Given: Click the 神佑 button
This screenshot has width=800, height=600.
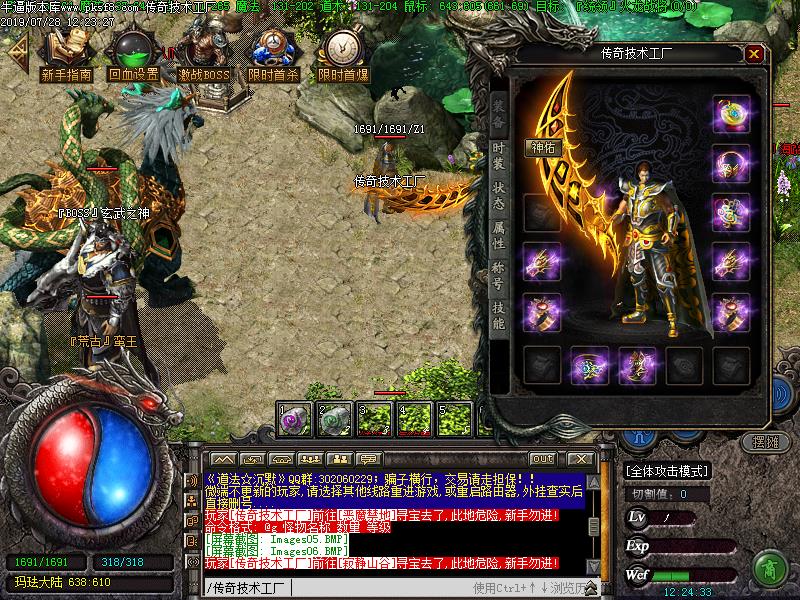Looking at the screenshot, I should click(x=543, y=147).
